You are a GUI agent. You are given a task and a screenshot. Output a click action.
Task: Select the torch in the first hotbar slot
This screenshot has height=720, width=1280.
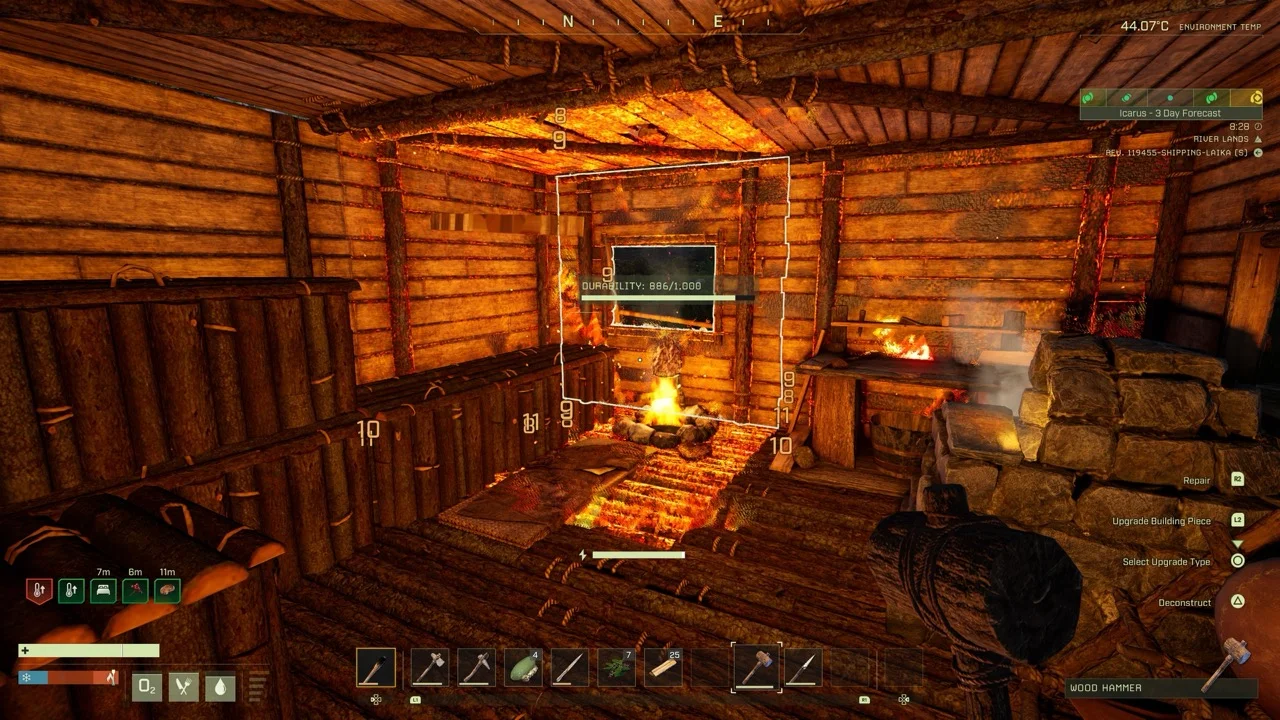pyautogui.click(x=376, y=667)
